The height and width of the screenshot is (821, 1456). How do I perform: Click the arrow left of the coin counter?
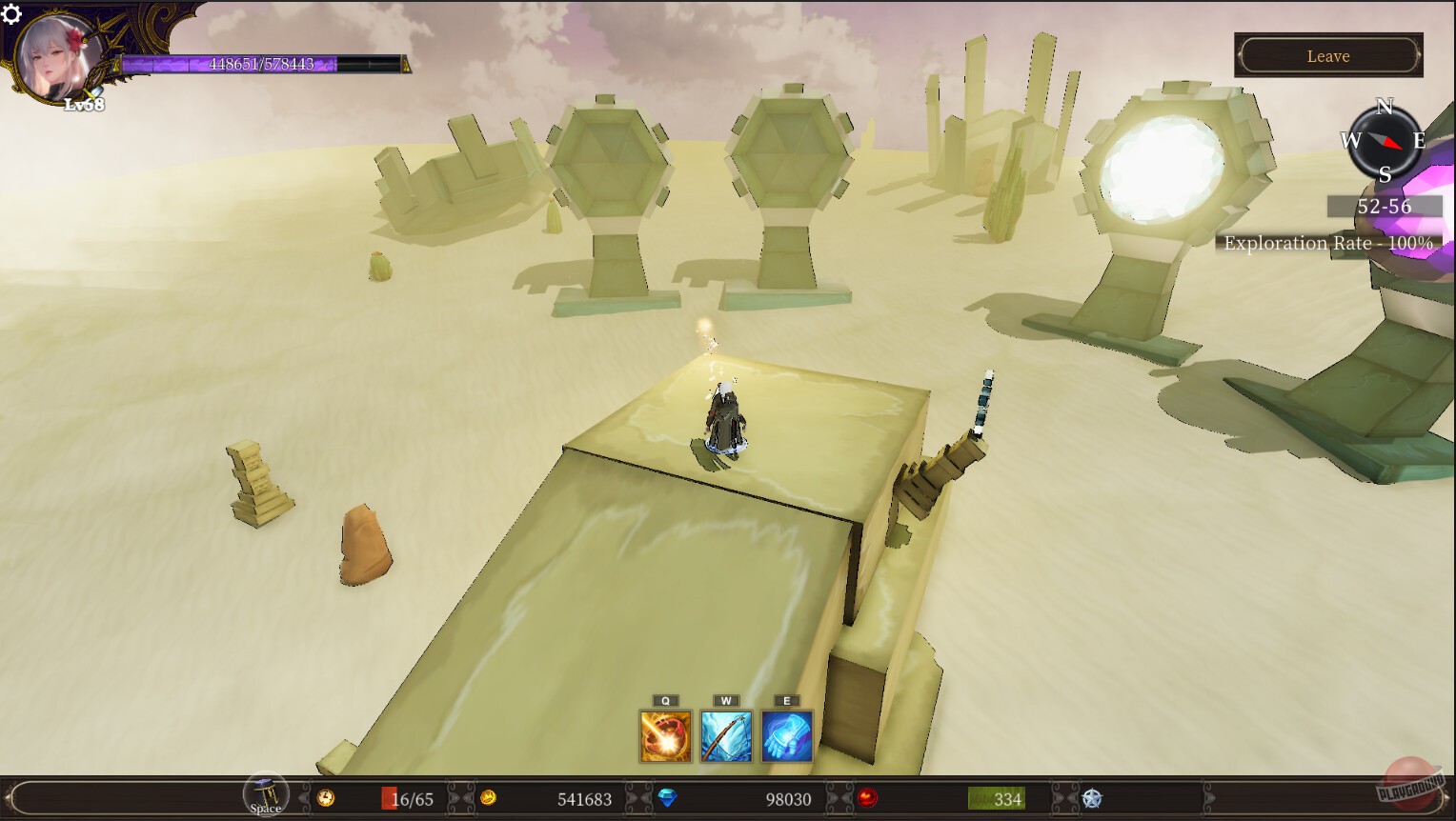pyautogui.click(x=466, y=799)
